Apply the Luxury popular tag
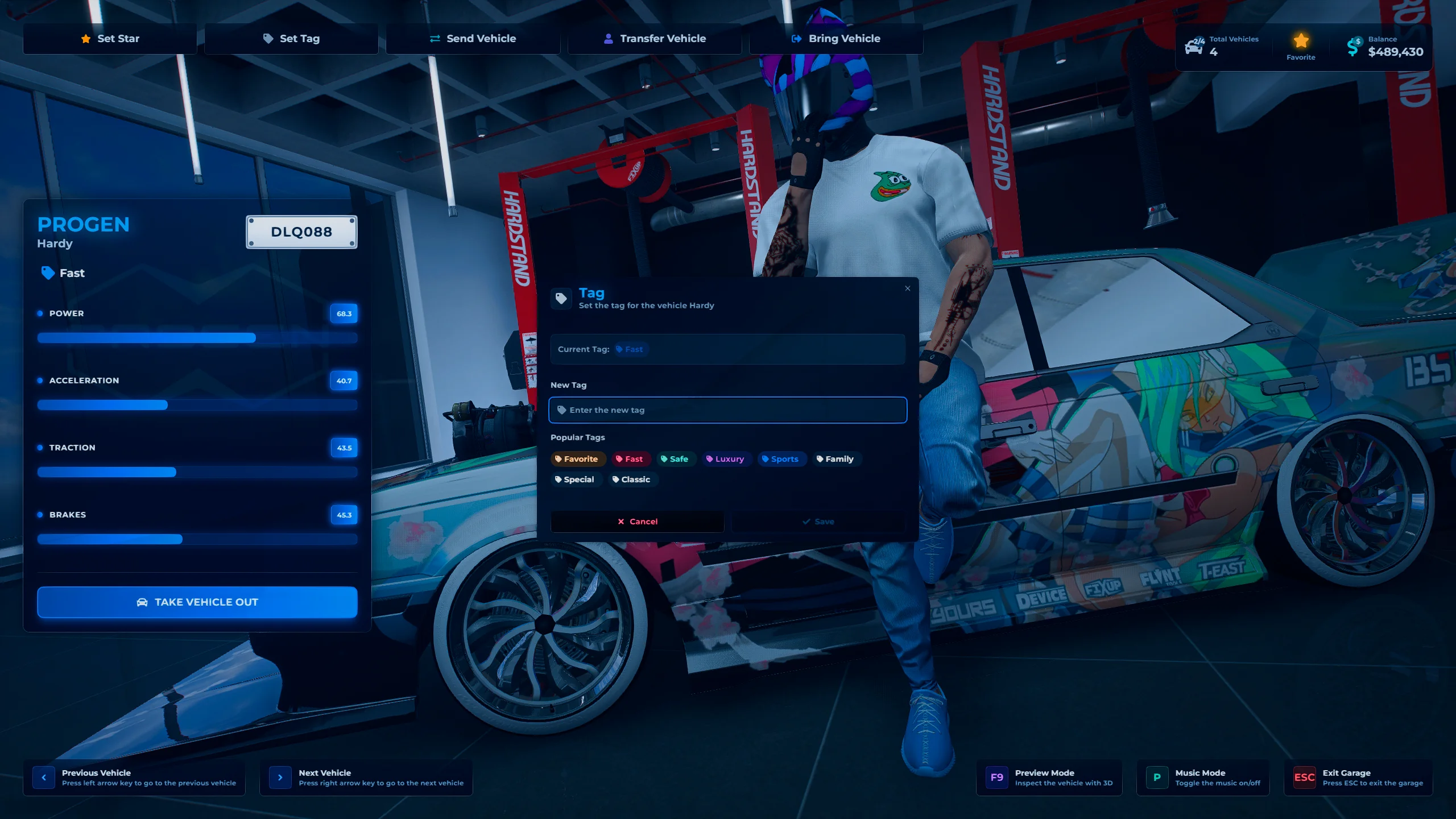The image size is (1456, 819). (725, 459)
